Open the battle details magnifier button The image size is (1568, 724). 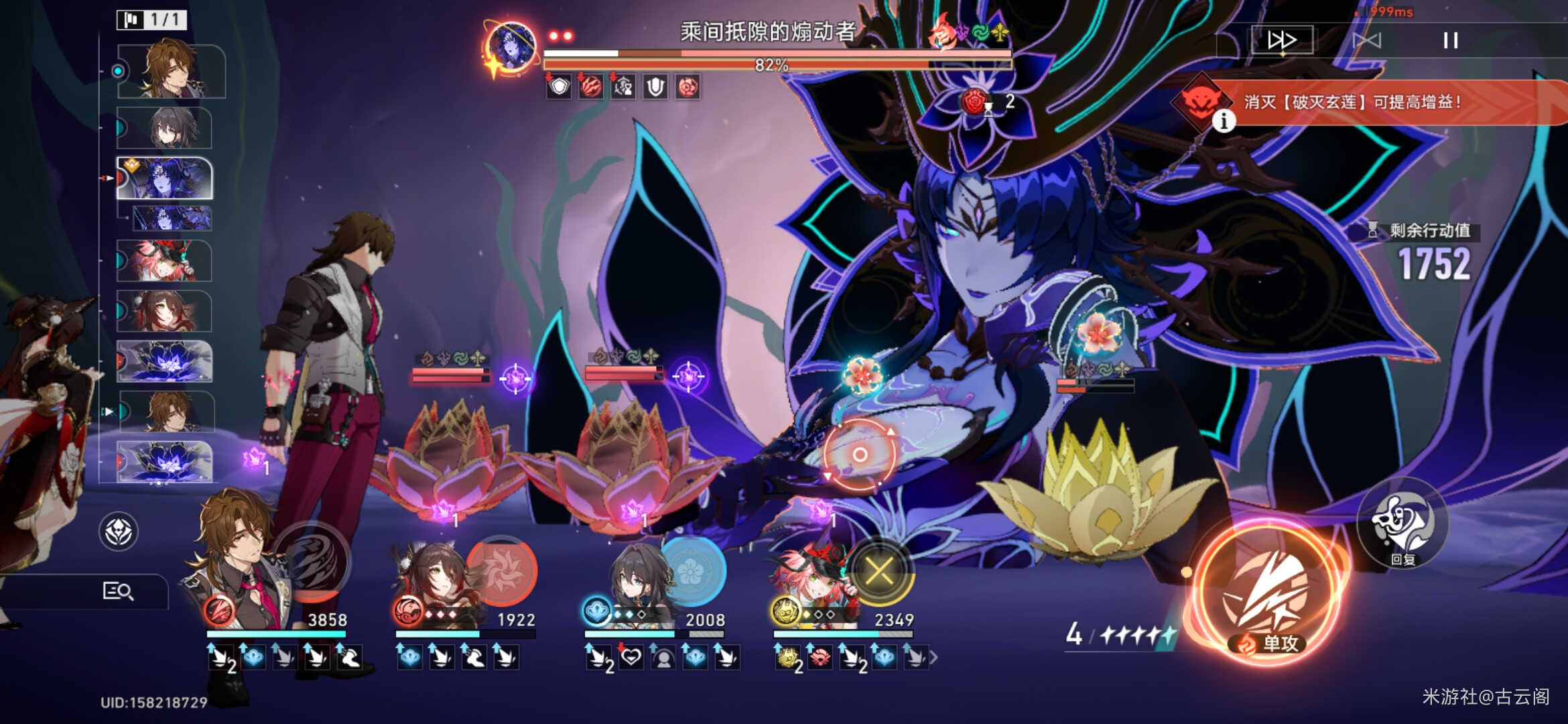pos(118,591)
